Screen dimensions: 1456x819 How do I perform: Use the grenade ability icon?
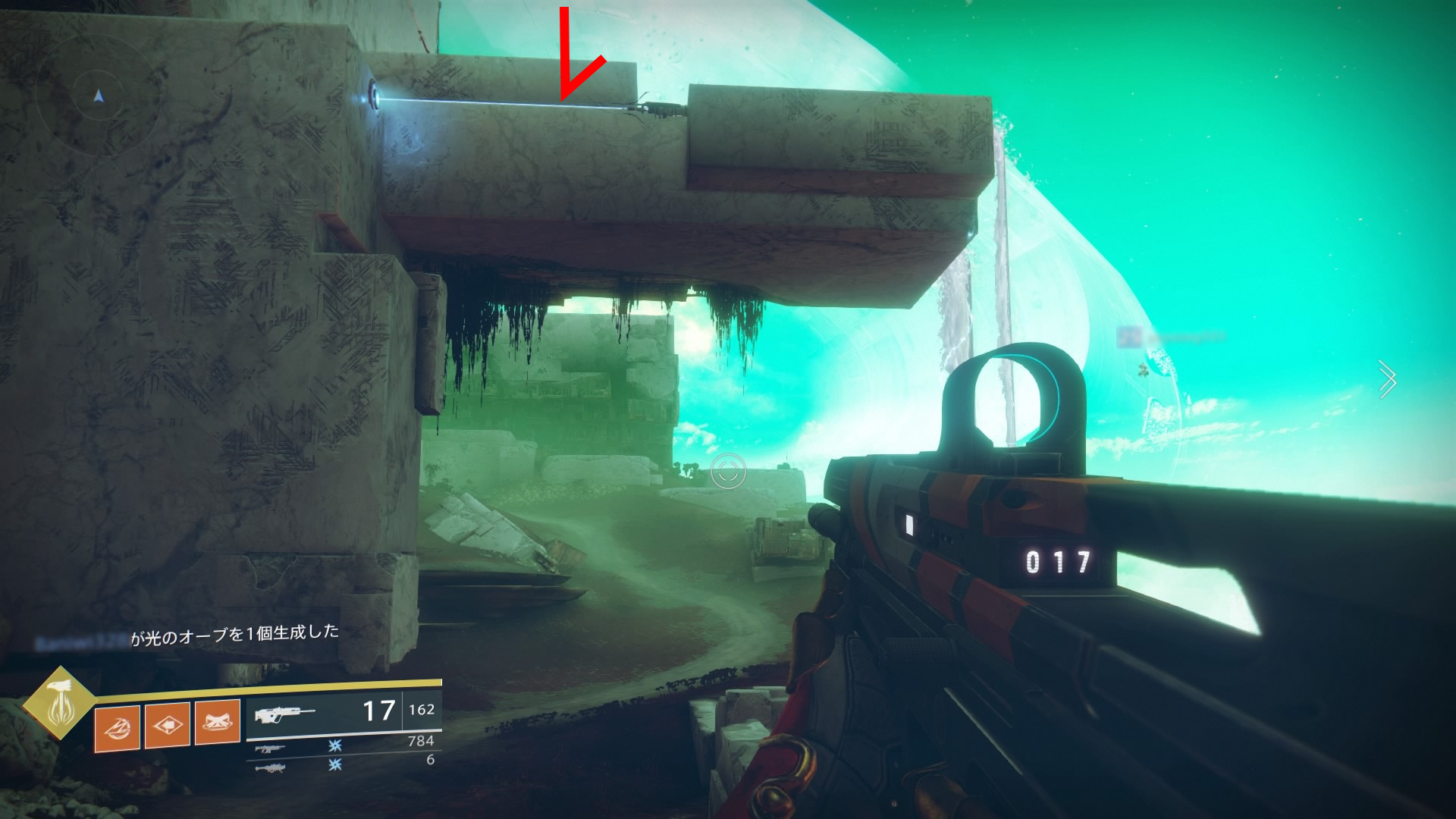[x=117, y=726]
